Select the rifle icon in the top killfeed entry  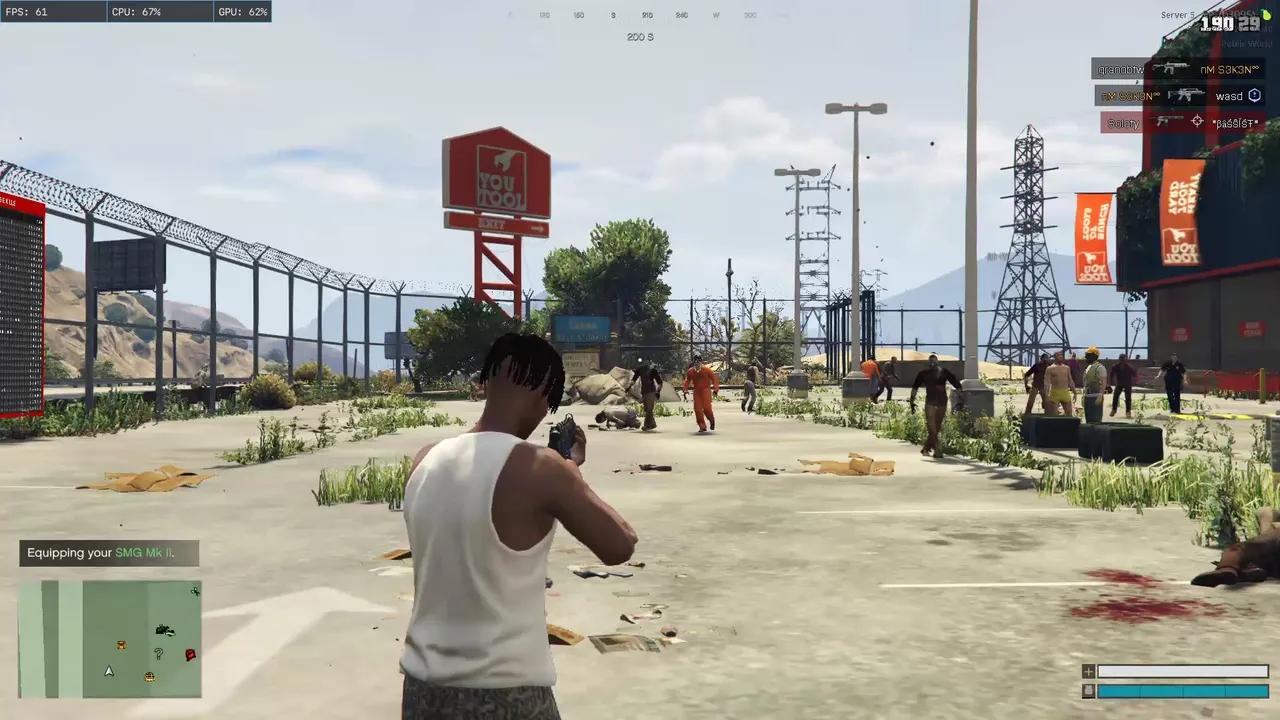click(x=1172, y=68)
